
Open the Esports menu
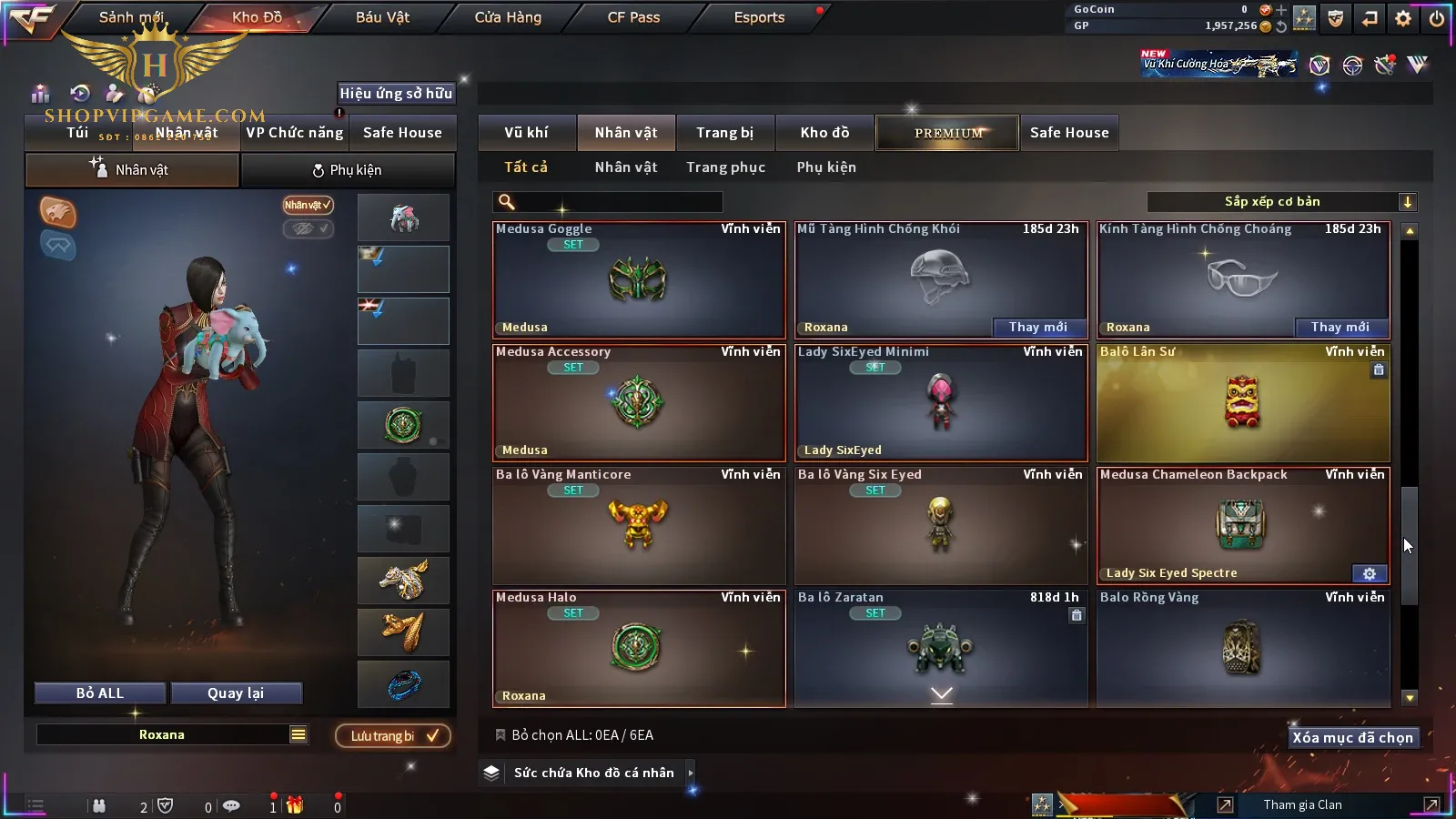pyautogui.click(x=759, y=17)
